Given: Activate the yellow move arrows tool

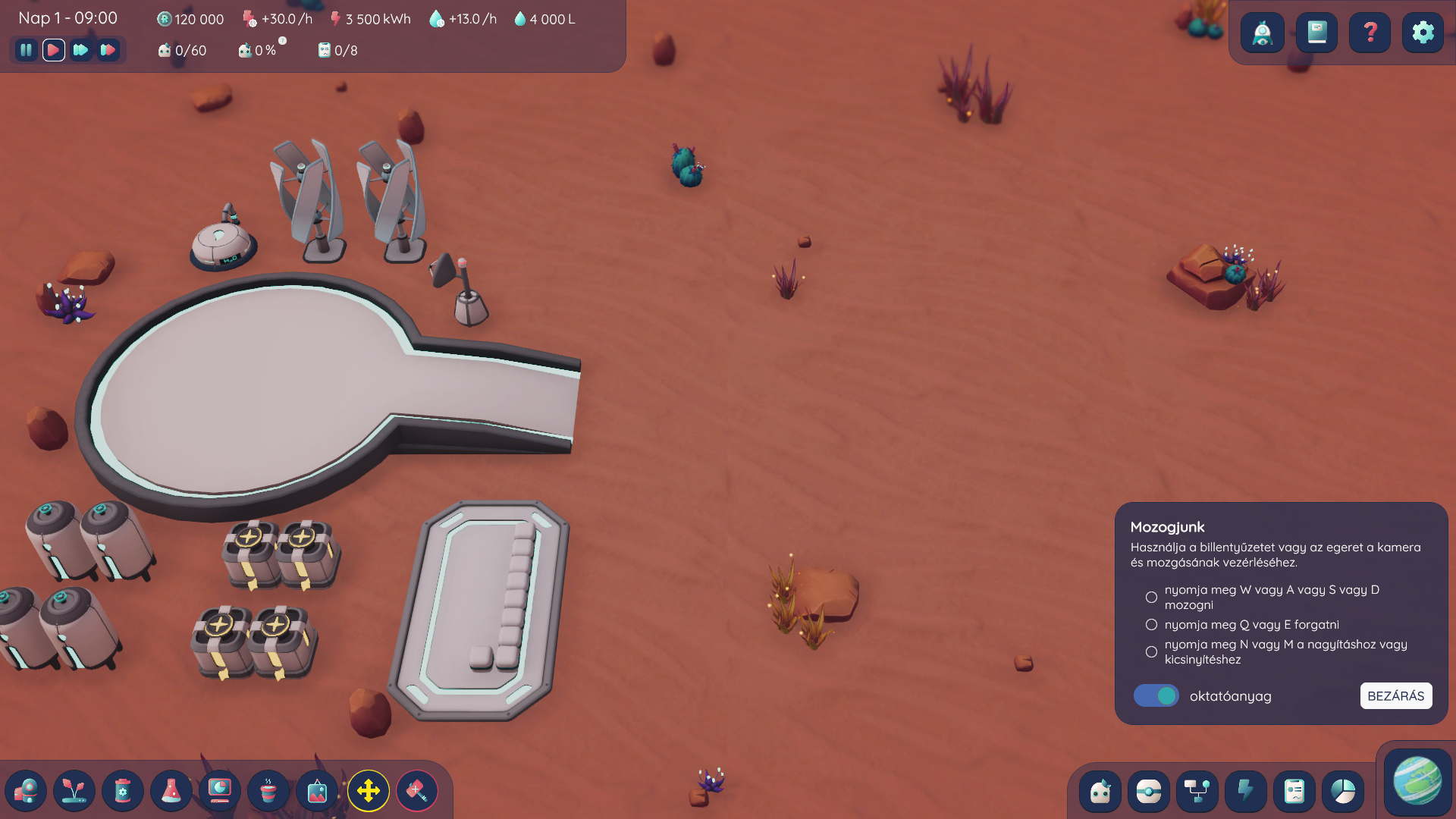Looking at the screenshot, I should pos(369,791).
